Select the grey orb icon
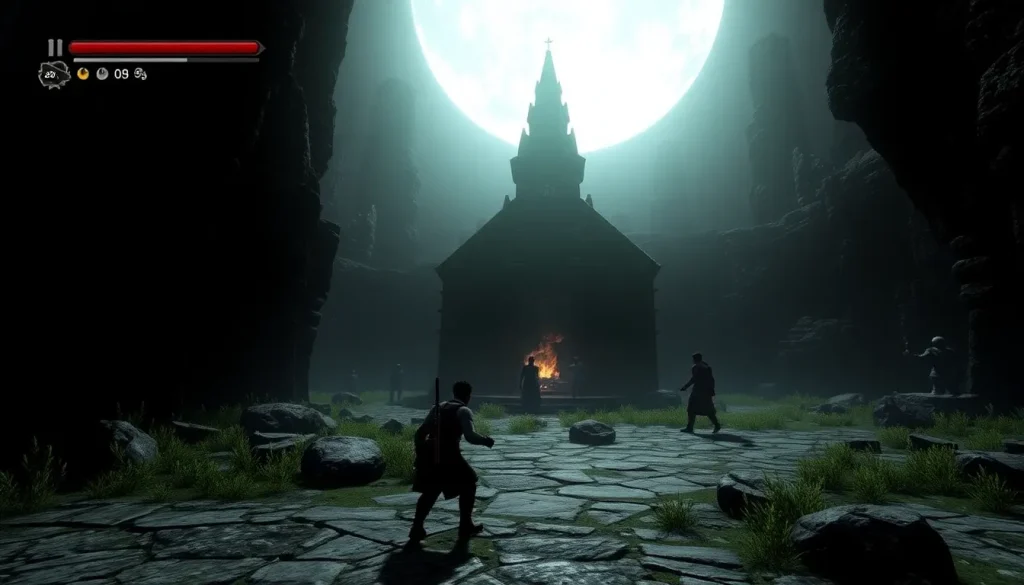1024x585 pixels. (102, 73)
